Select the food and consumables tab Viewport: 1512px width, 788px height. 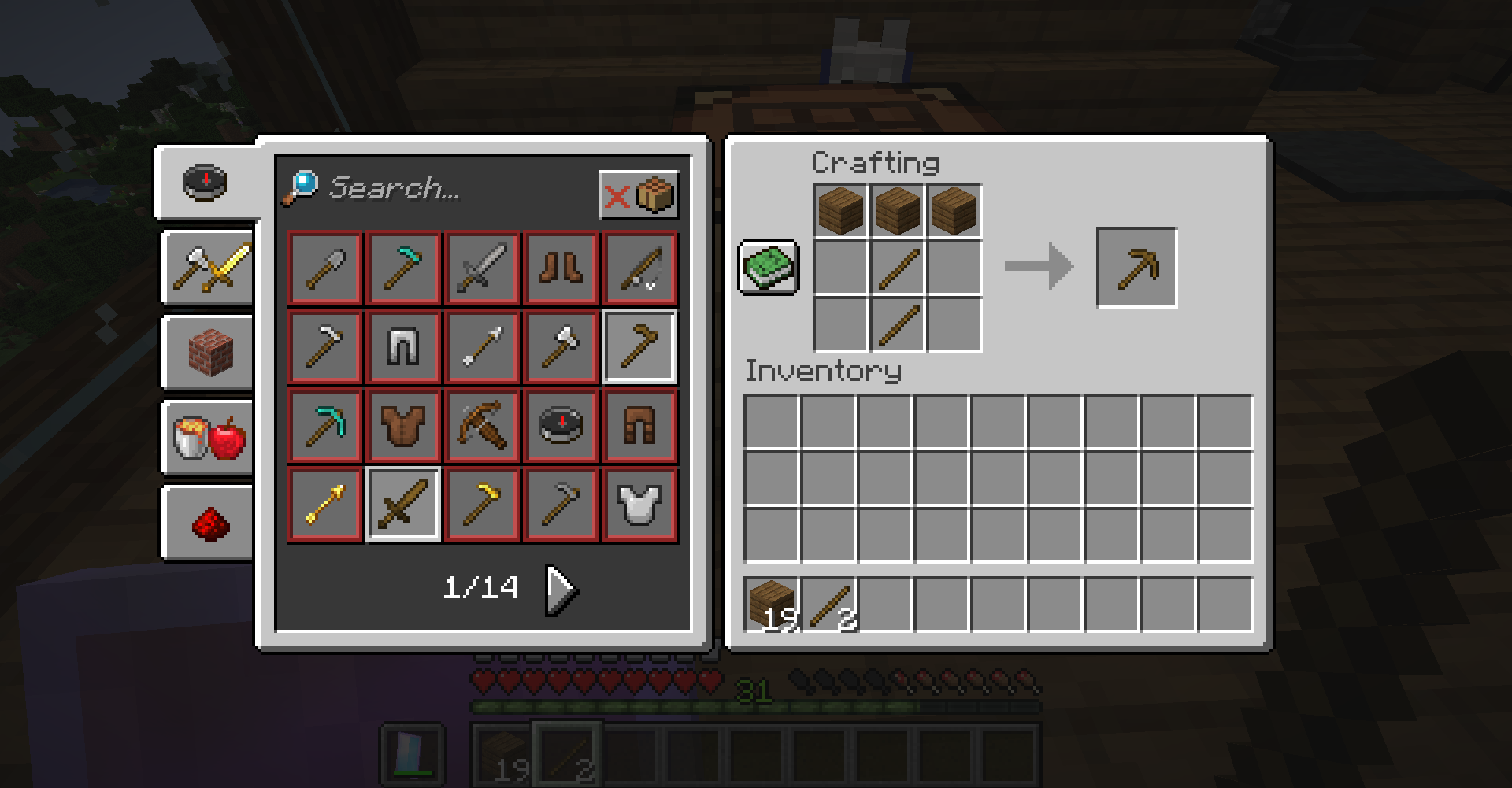[209, 437]
